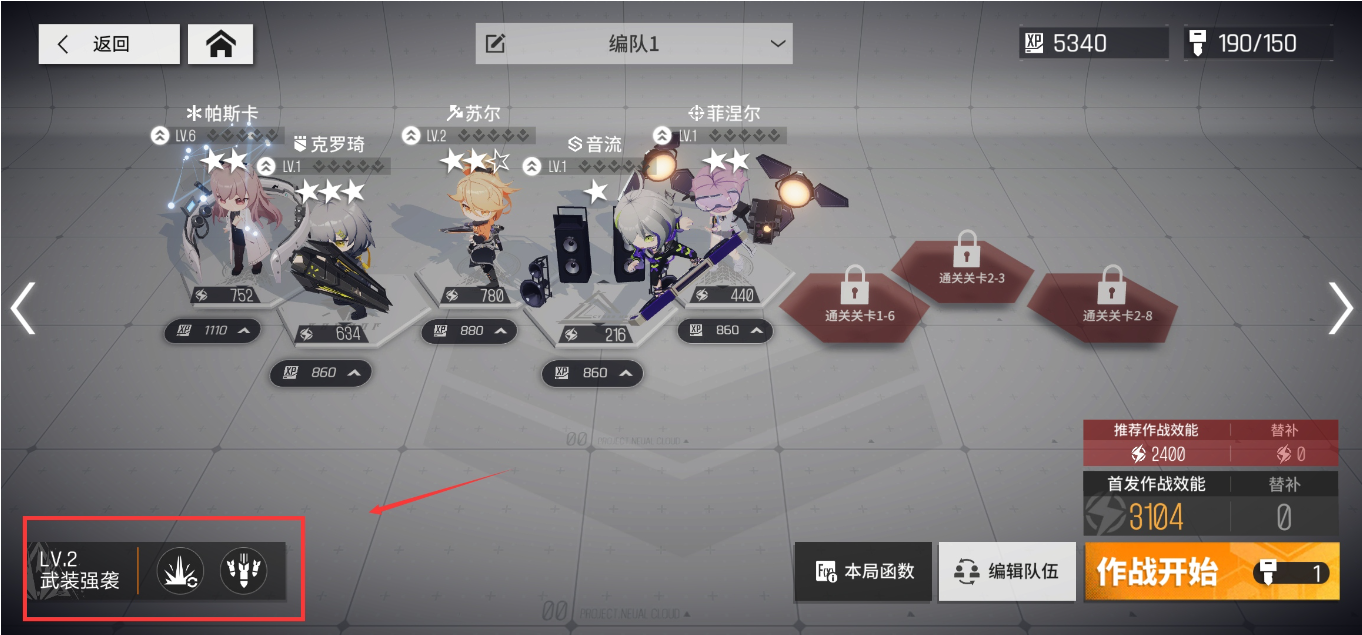
Task: Expand the 1110 XP upgrade for 帕斯卡
Action: point(212,330)
